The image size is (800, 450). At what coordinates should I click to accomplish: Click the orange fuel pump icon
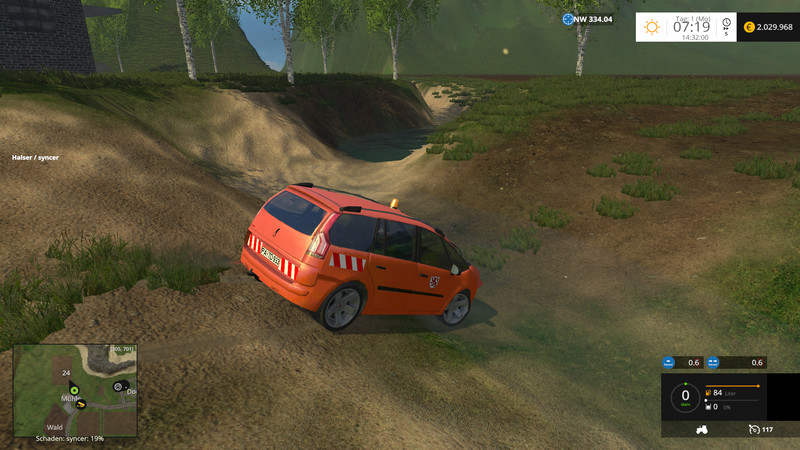(x=709, y=393)
